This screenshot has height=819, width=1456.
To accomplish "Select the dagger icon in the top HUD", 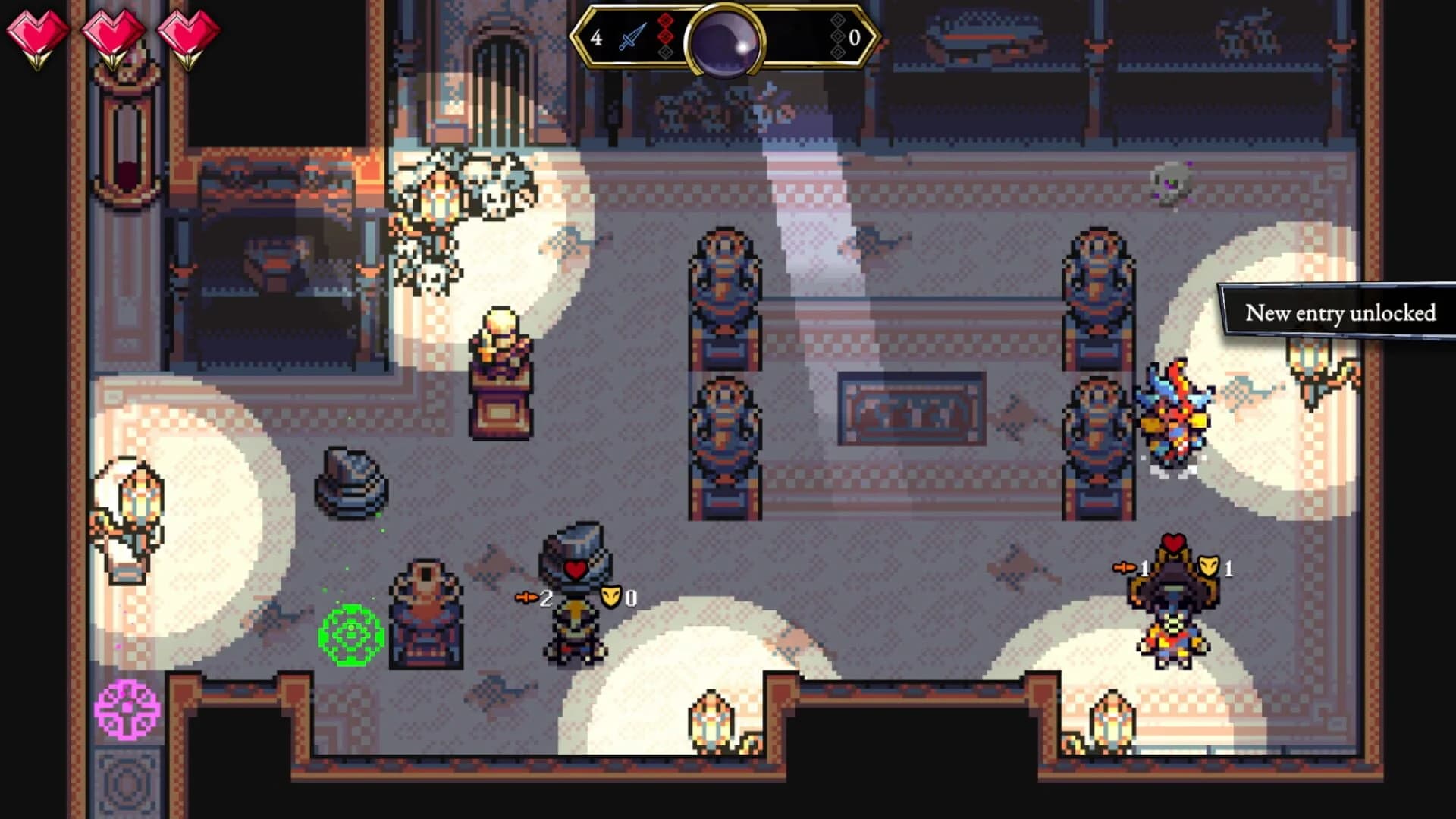I will [632, 36].
